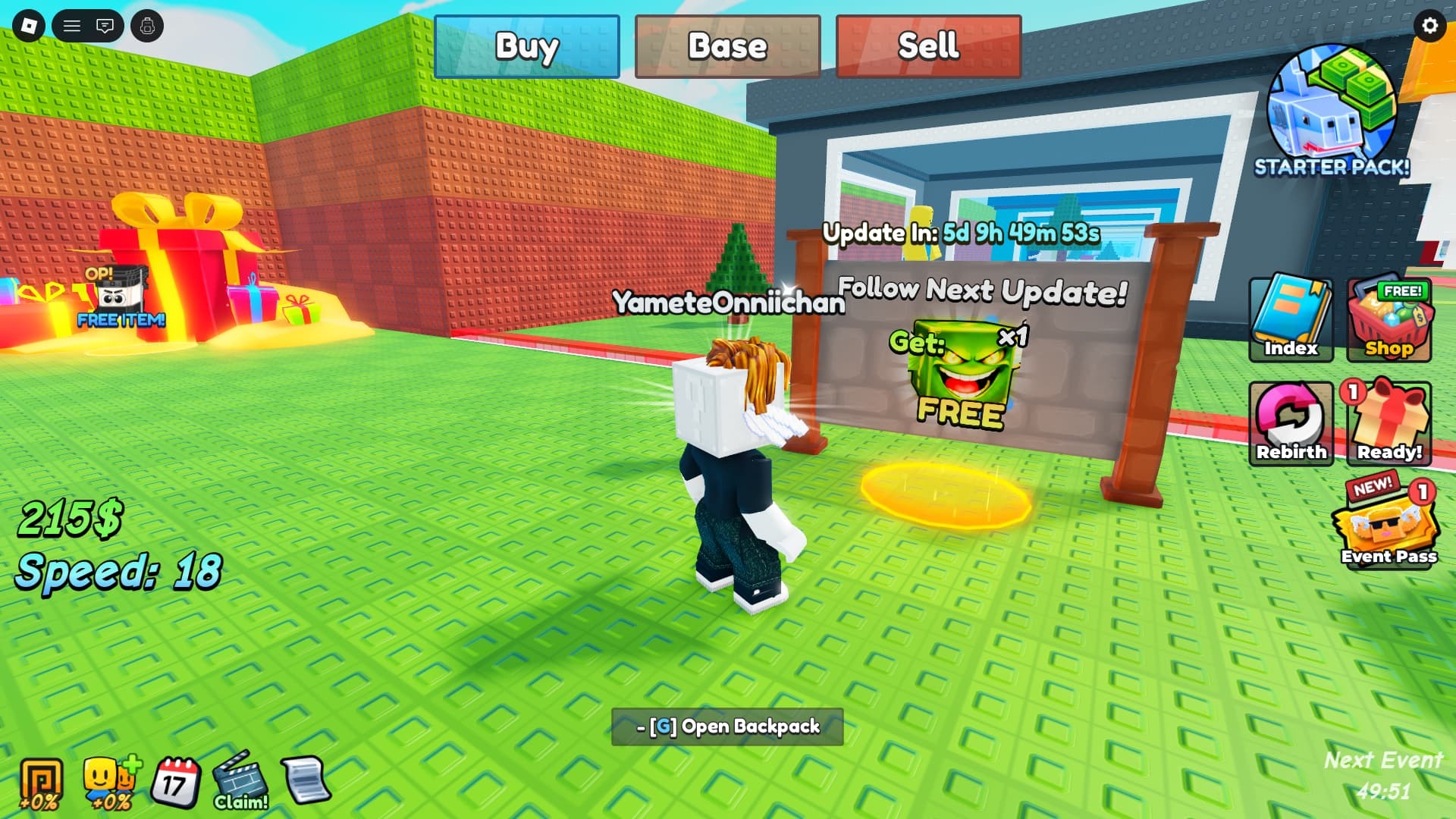1456x819 pixels.
Task: Switch to the Base tab
Action: coord(727,47)
